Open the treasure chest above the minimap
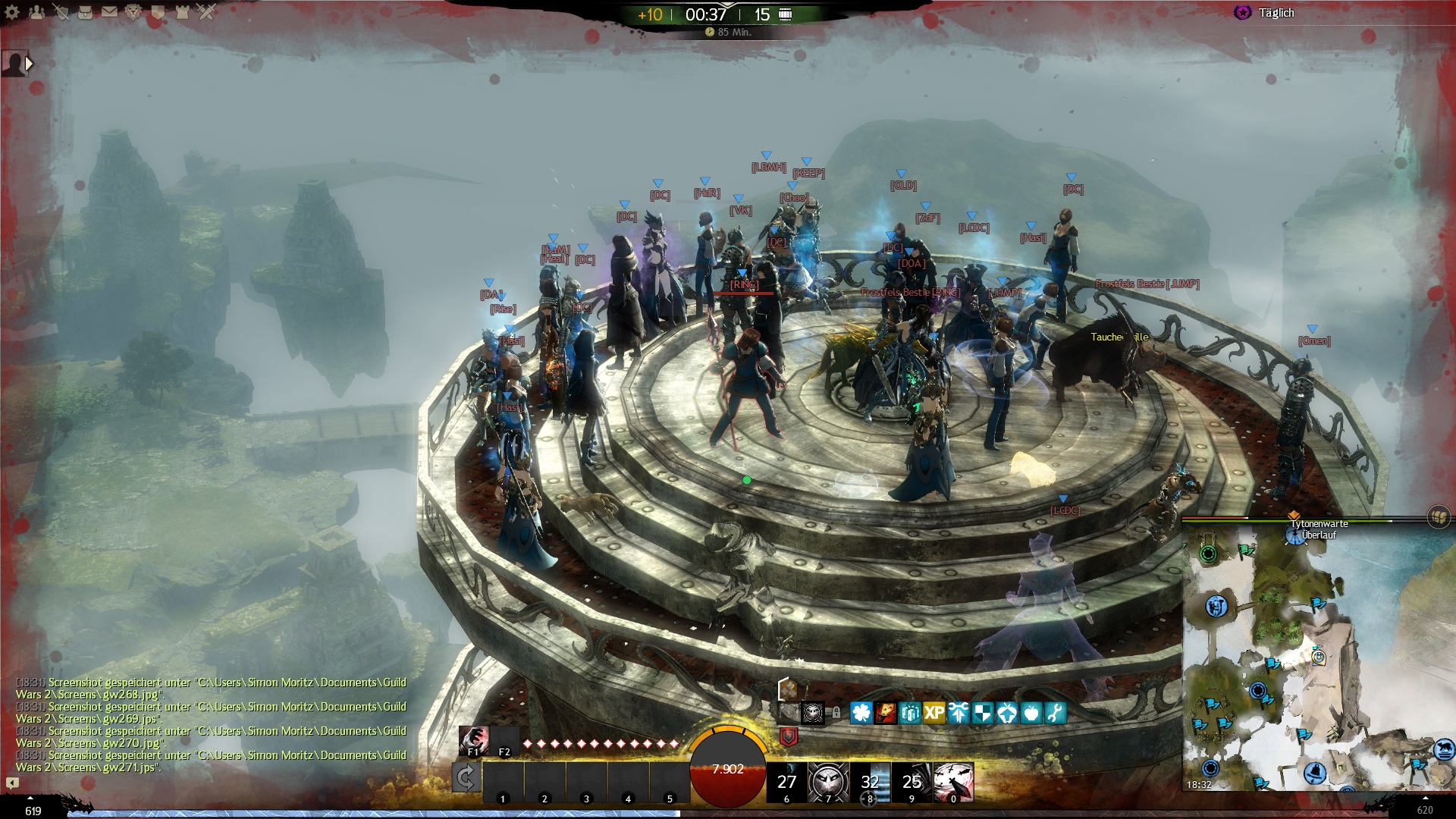The image size is (1456, 819). [x=1438, y=517]
